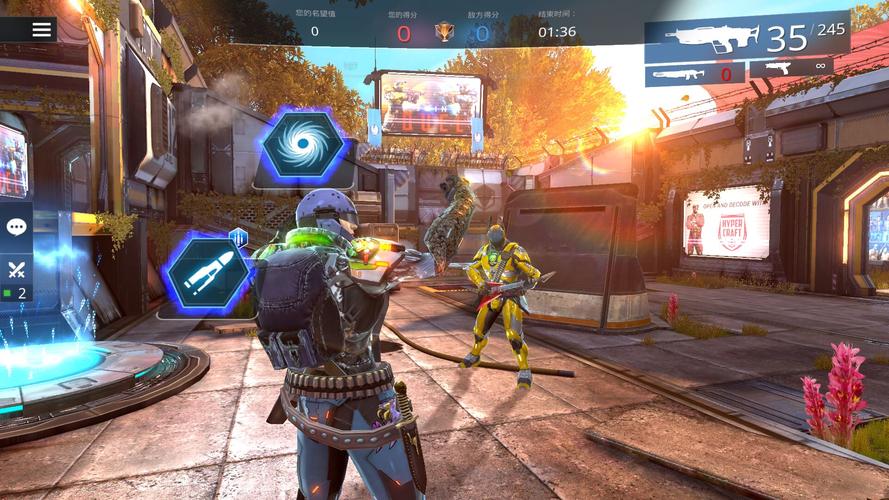Viewport: 889px width, 500px height.
Task: Activate the bullet ability hexagon
Action: [207, 272]
